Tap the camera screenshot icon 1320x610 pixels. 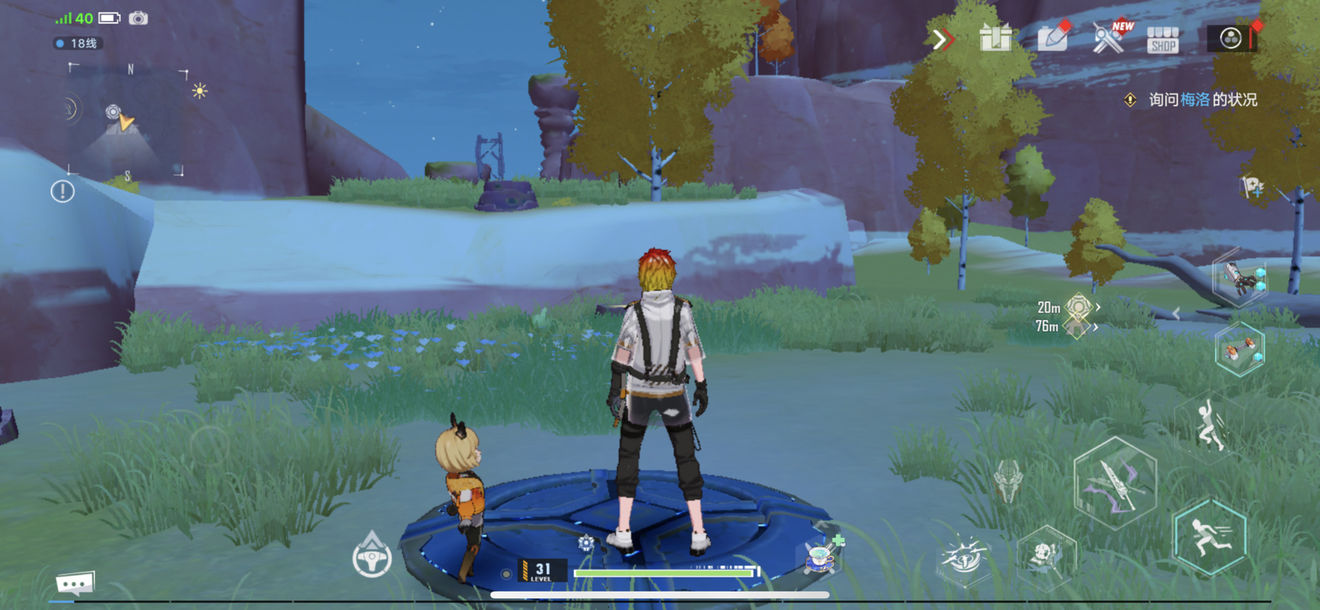point(138,18)
